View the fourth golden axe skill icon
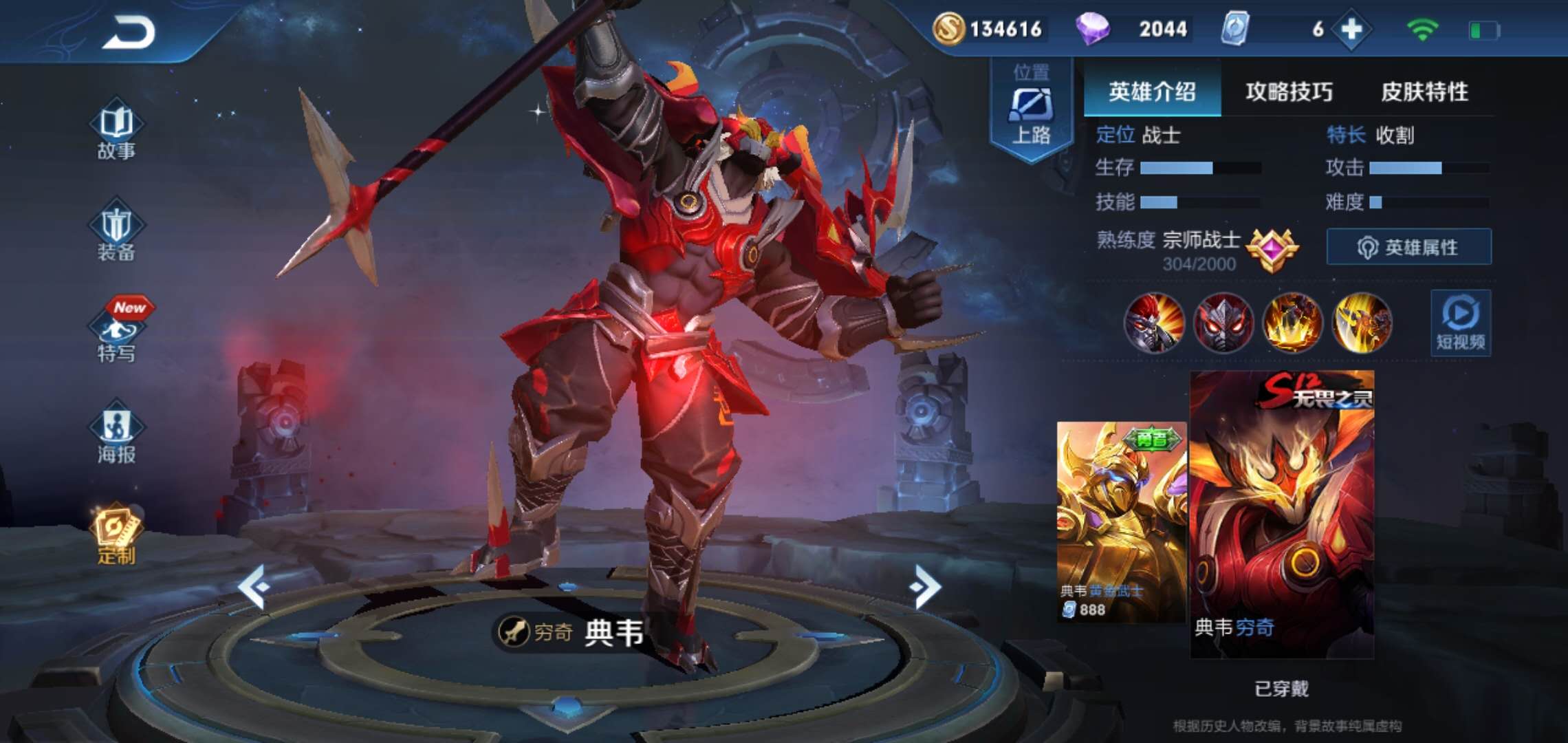The width and height of the screenshot is (1568, 743). tap(1362, 323)
